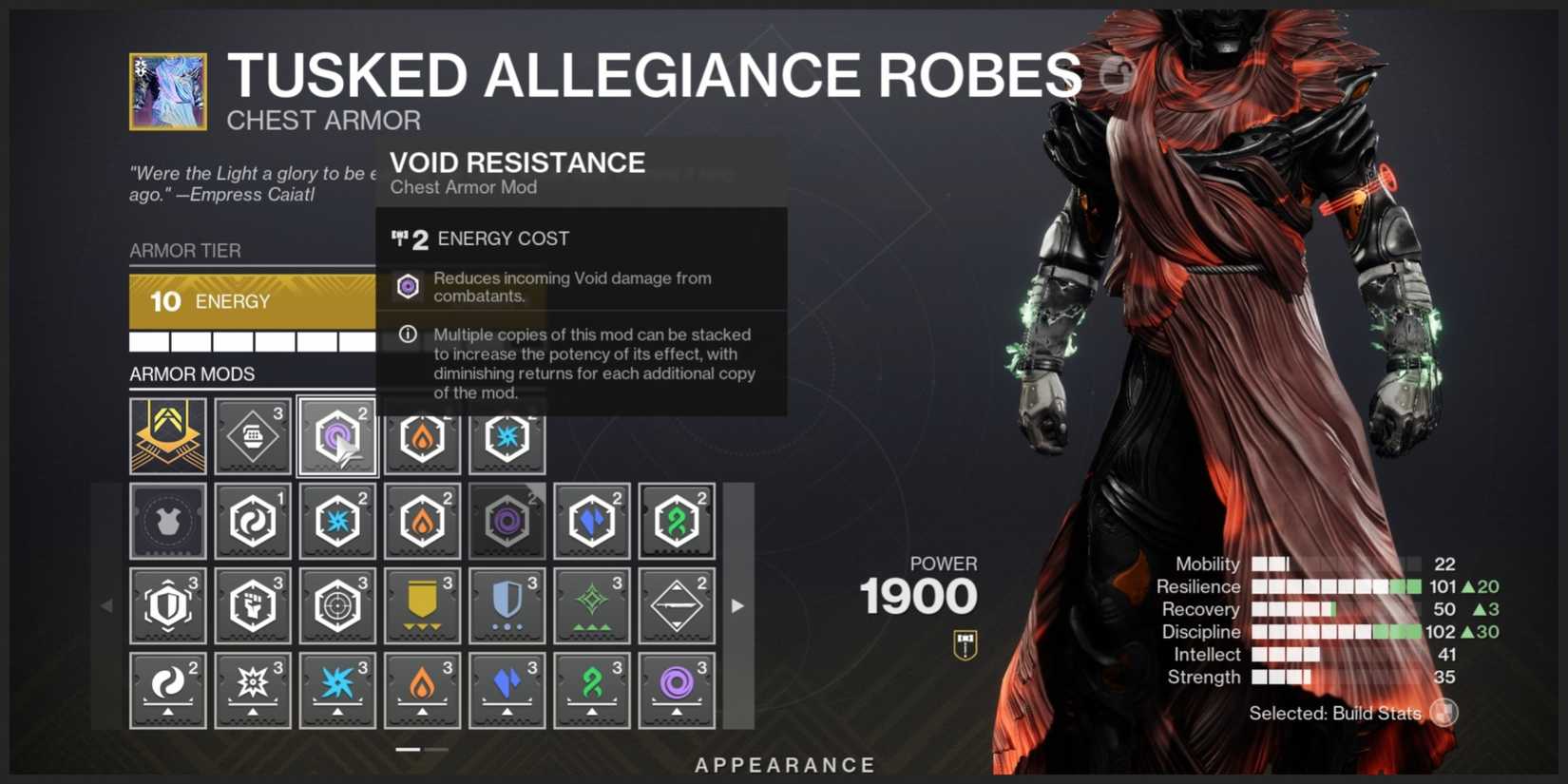This screenshot has width=1568, height=784.
Task: Open the APPEARANCE tab
Action: click(785, 764)
